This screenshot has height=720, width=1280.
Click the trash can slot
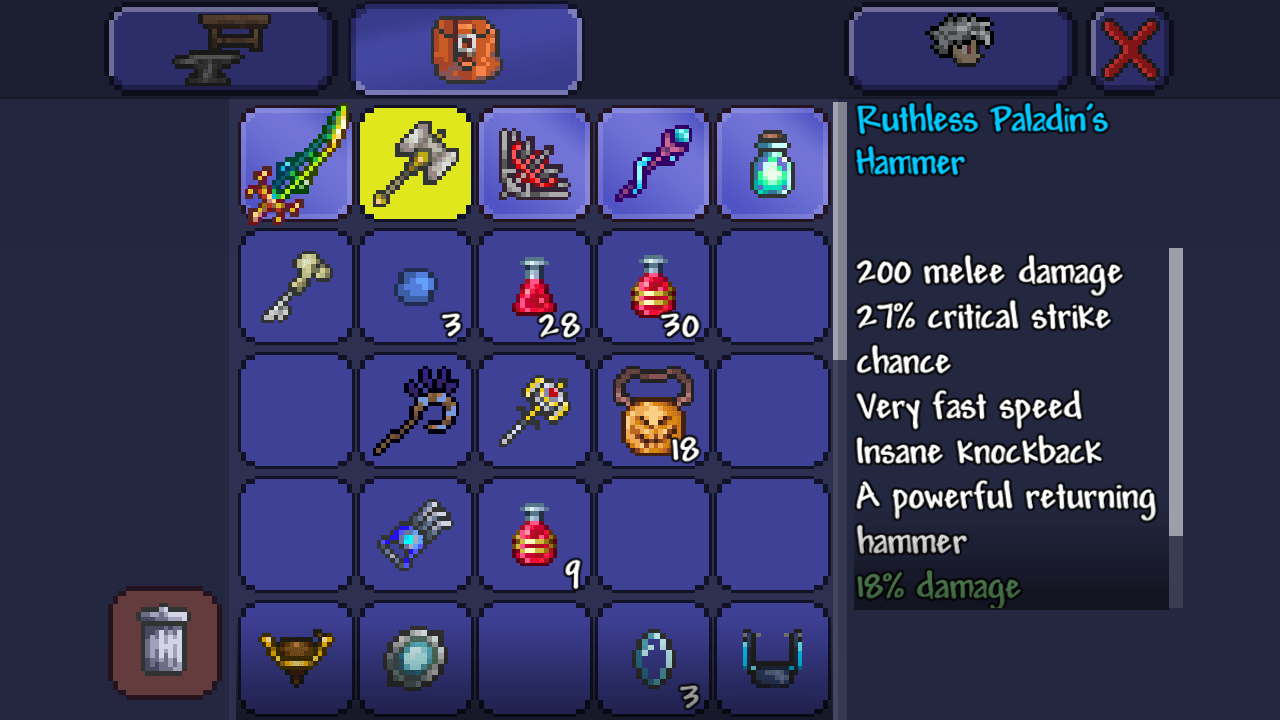click(163, 644)
